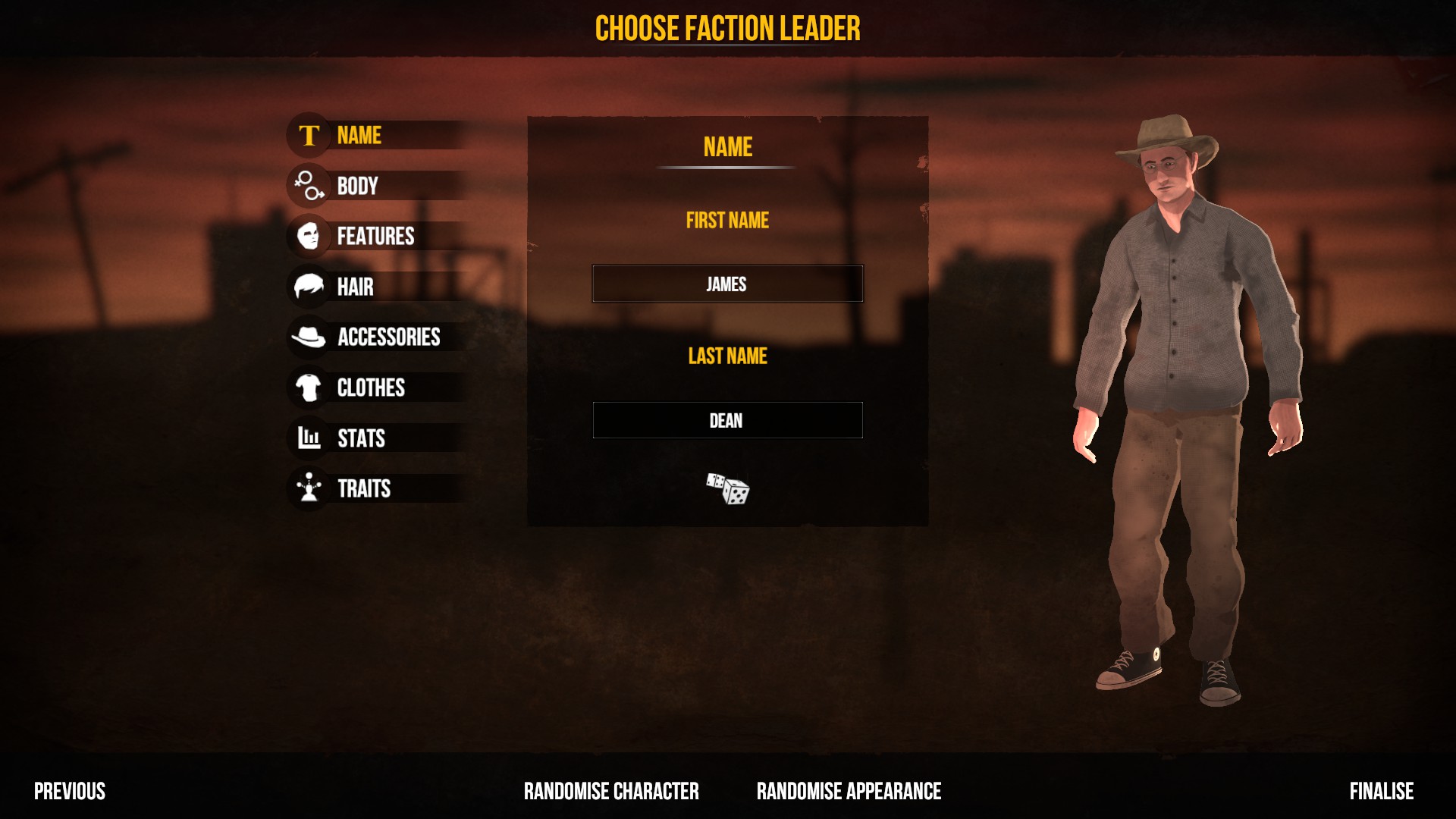
Task: Open the Accessories hat icon
Action: click(308, 338)
